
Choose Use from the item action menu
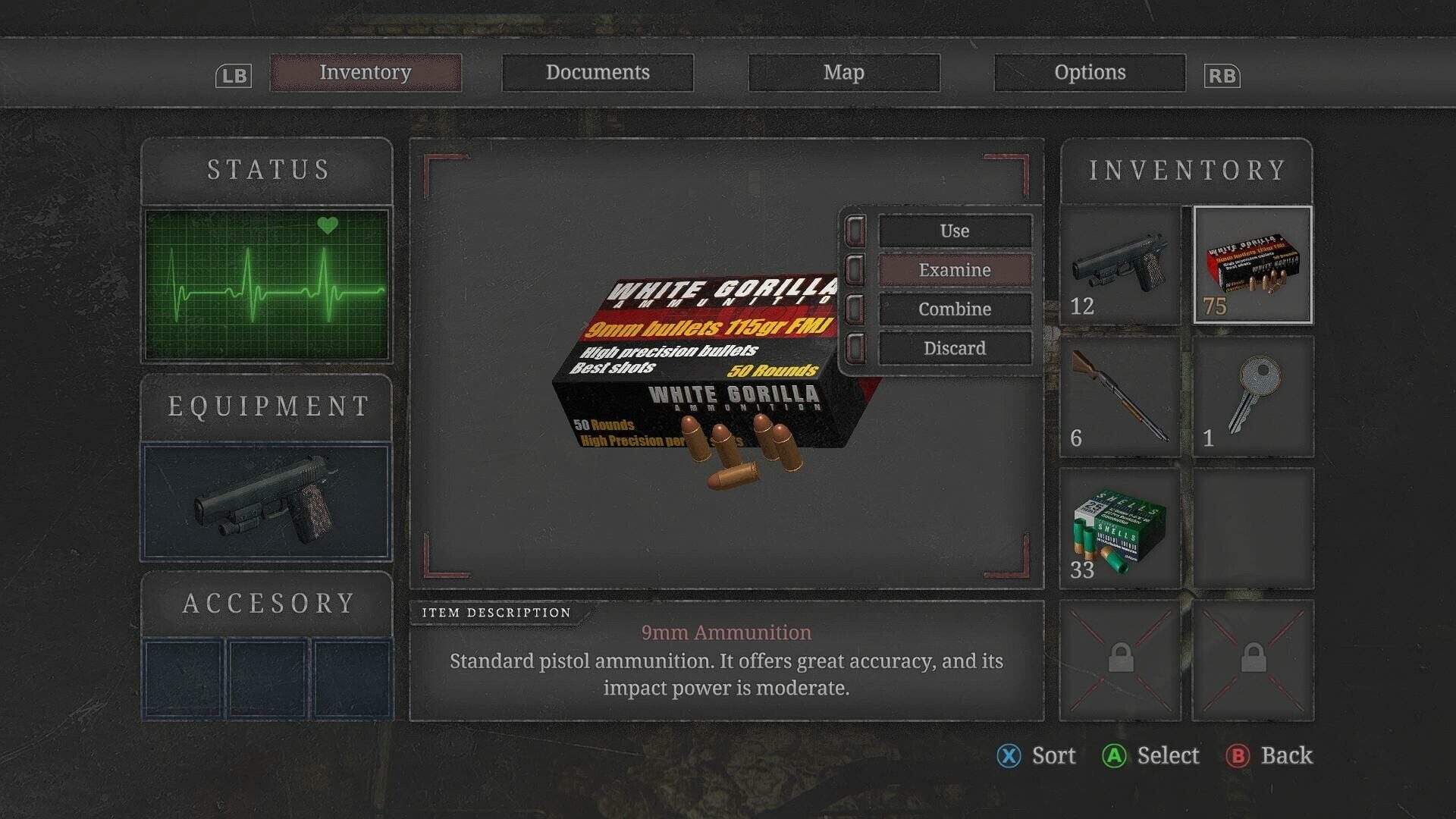954,231
